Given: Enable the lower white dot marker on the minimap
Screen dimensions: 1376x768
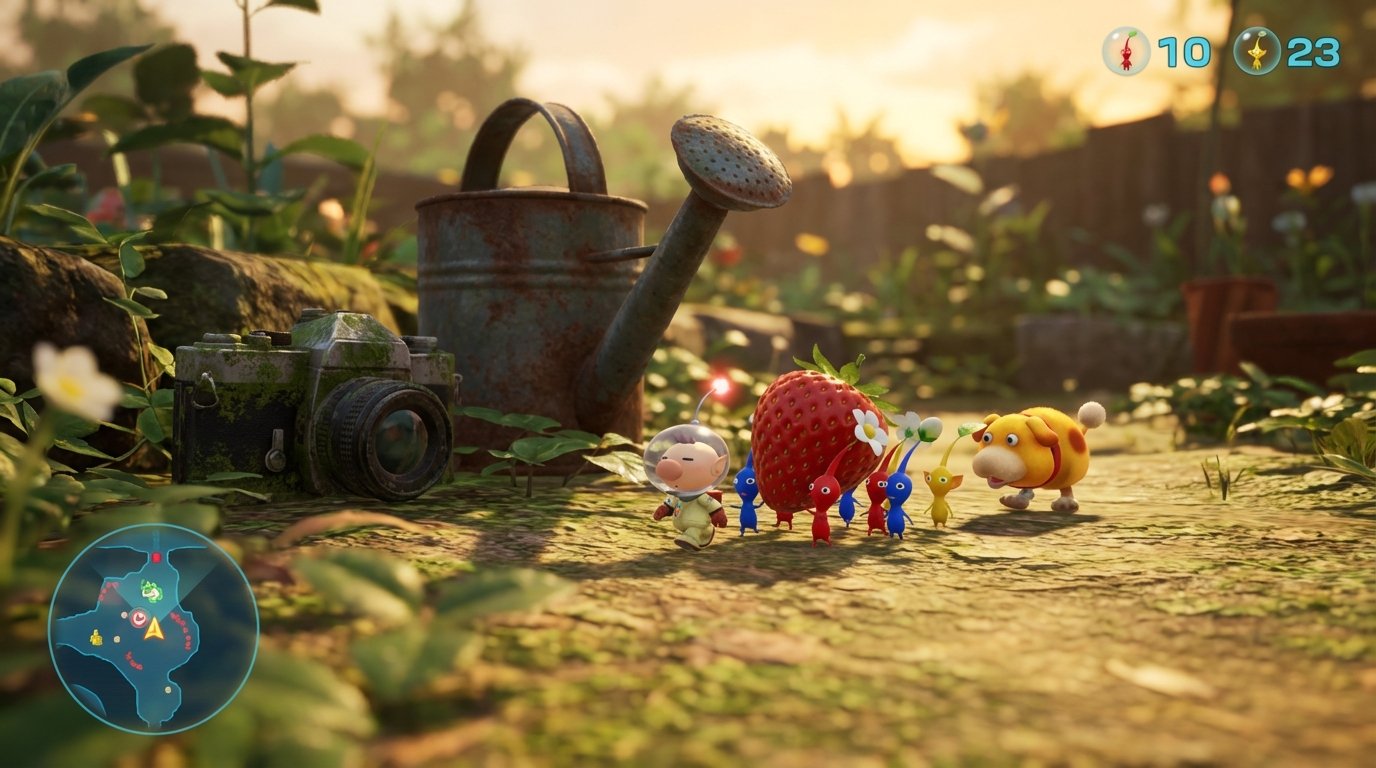Looking at the screenshot, I should (167, 688).
